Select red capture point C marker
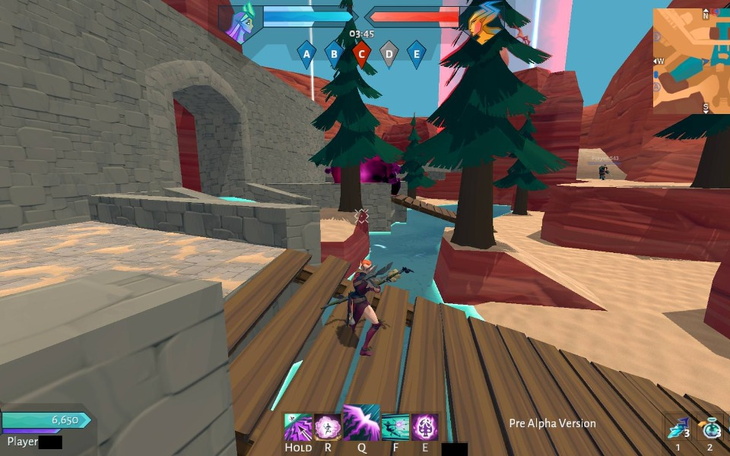Image resolution: width=730 pixels, height=456 pixels. [x=362, y=53]
